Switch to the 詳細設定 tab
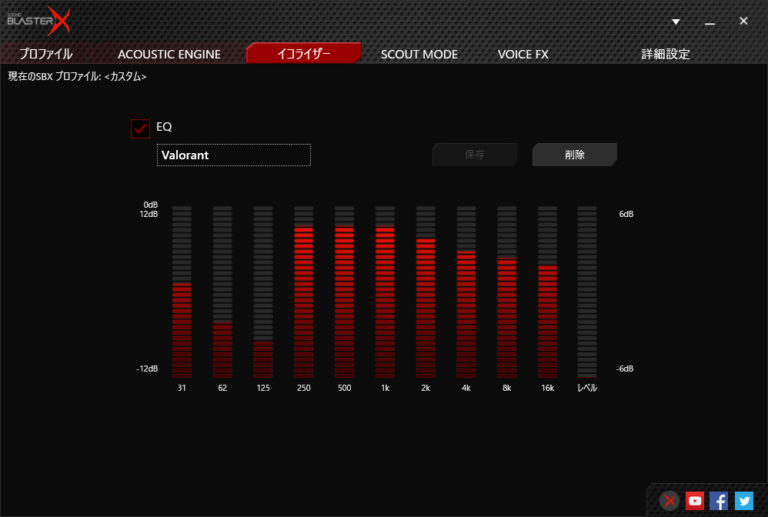 pyautogui.click(x=665, y=54)
